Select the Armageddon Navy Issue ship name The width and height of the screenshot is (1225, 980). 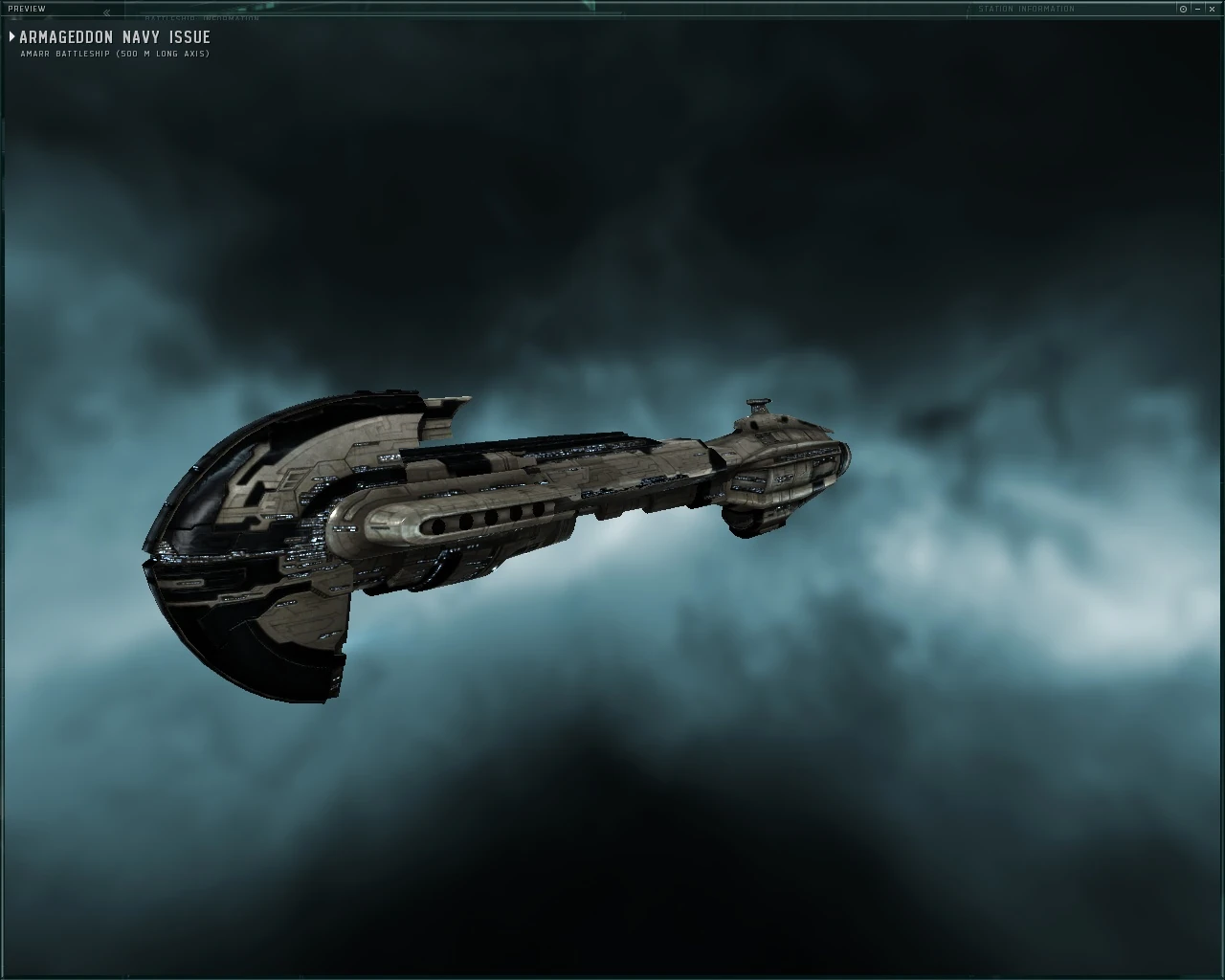[114, 36]
